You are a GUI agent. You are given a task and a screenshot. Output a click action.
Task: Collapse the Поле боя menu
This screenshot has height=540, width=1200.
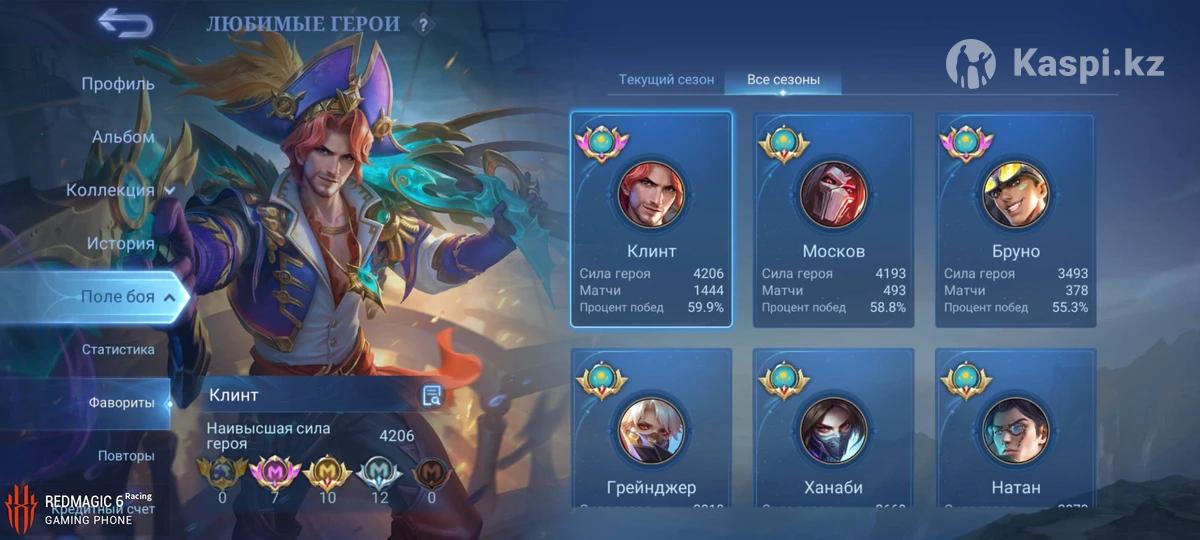[x=129, y=297]
